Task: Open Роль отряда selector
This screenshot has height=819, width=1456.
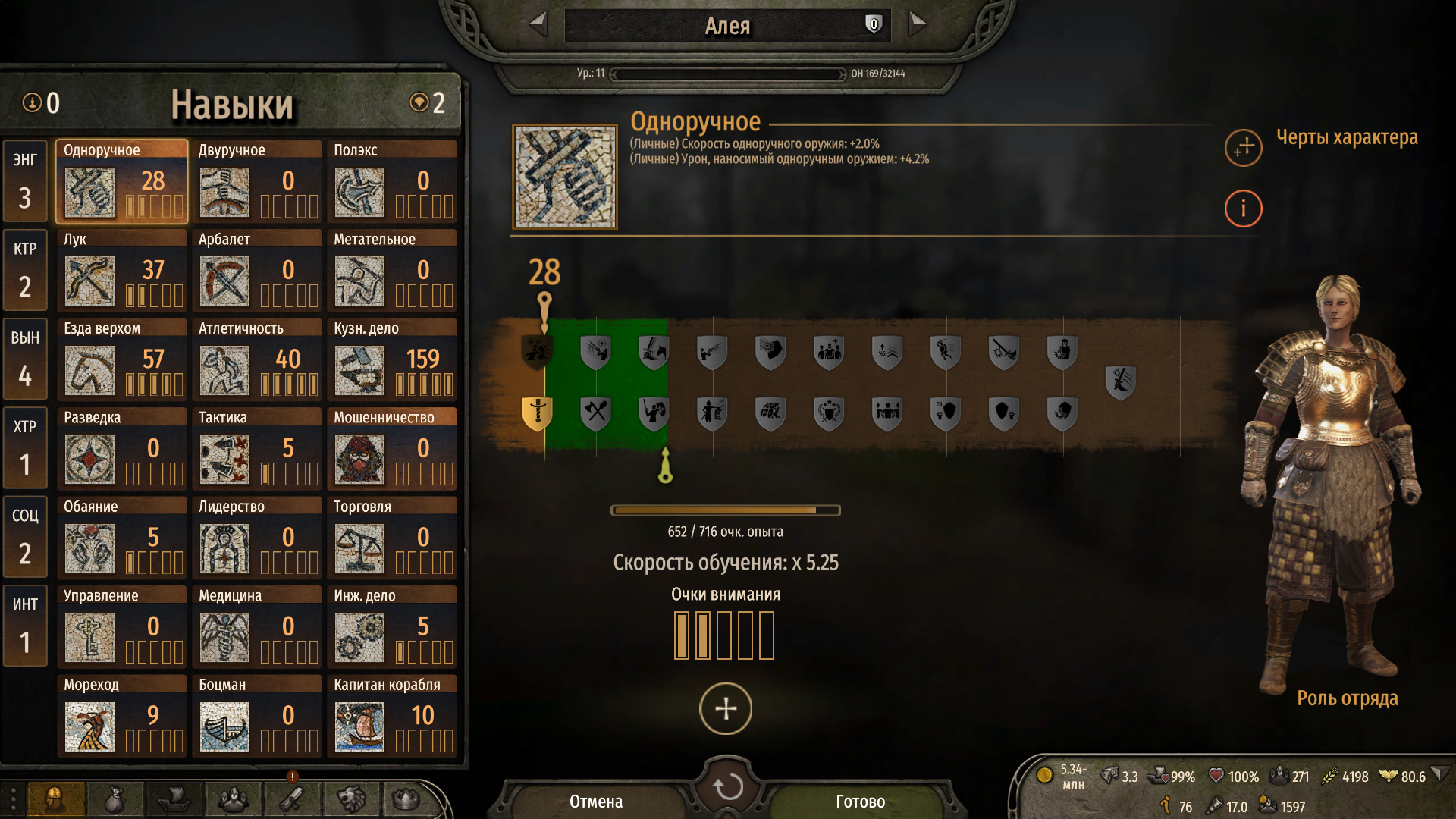Action: tap(1347, 698)
